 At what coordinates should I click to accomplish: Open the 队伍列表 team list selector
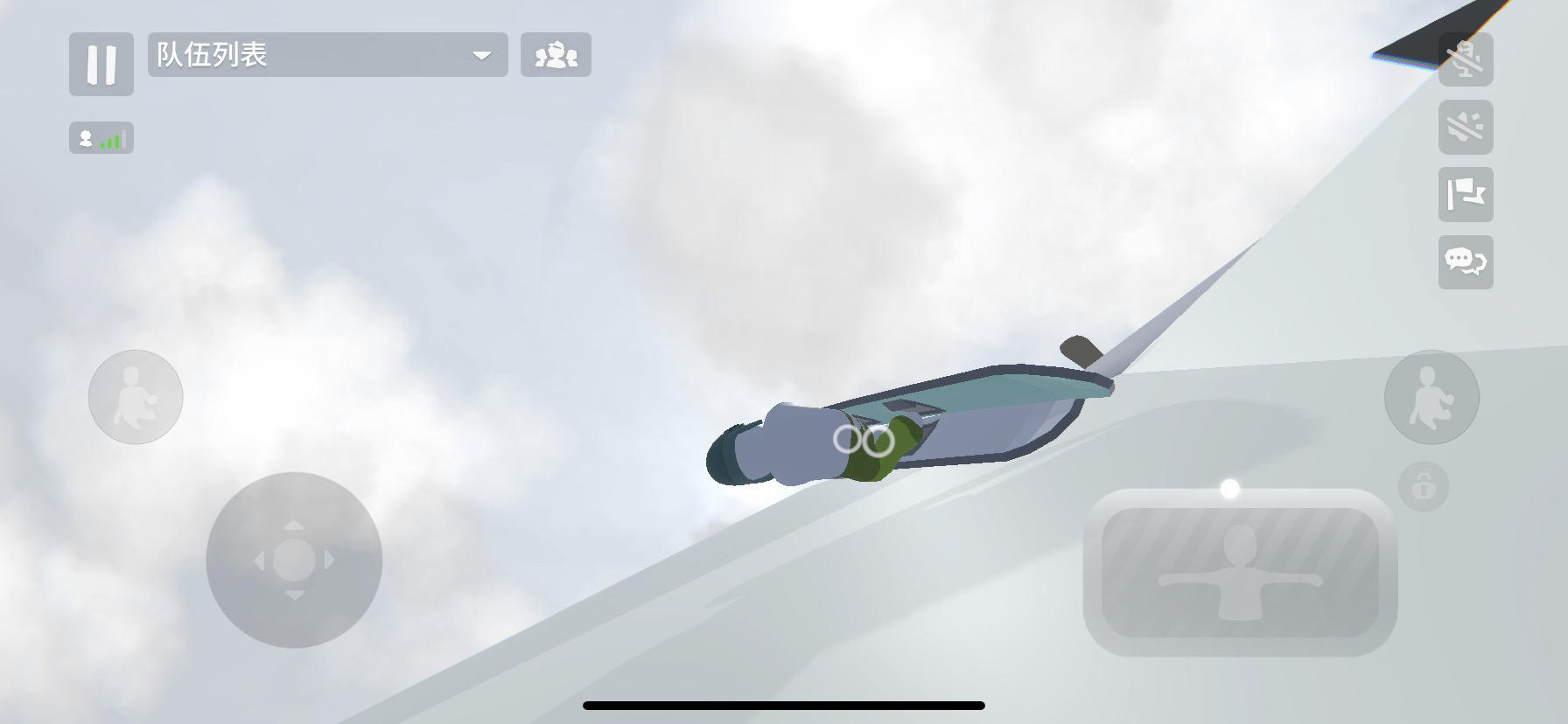326,55
